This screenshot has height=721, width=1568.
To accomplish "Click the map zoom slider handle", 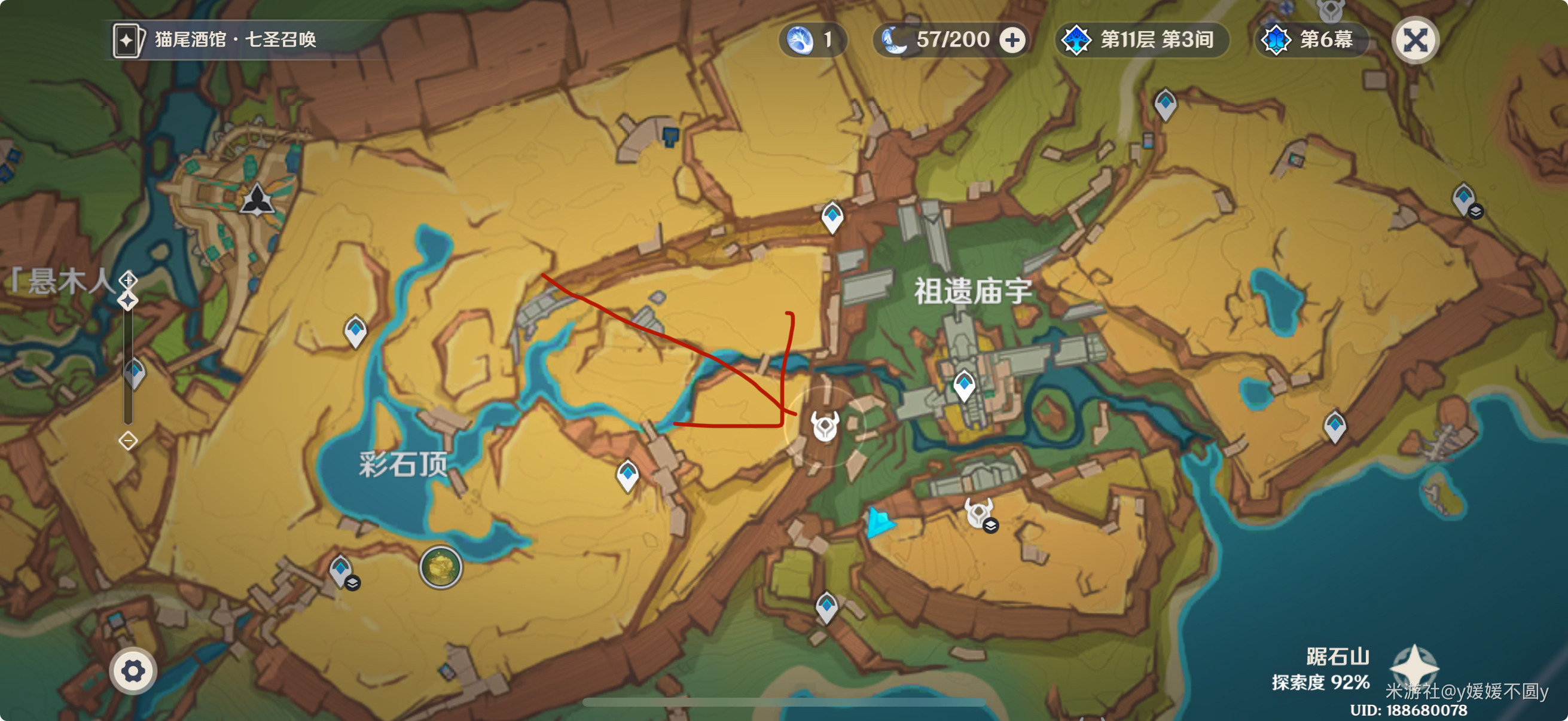I will (x=128, y=301).
